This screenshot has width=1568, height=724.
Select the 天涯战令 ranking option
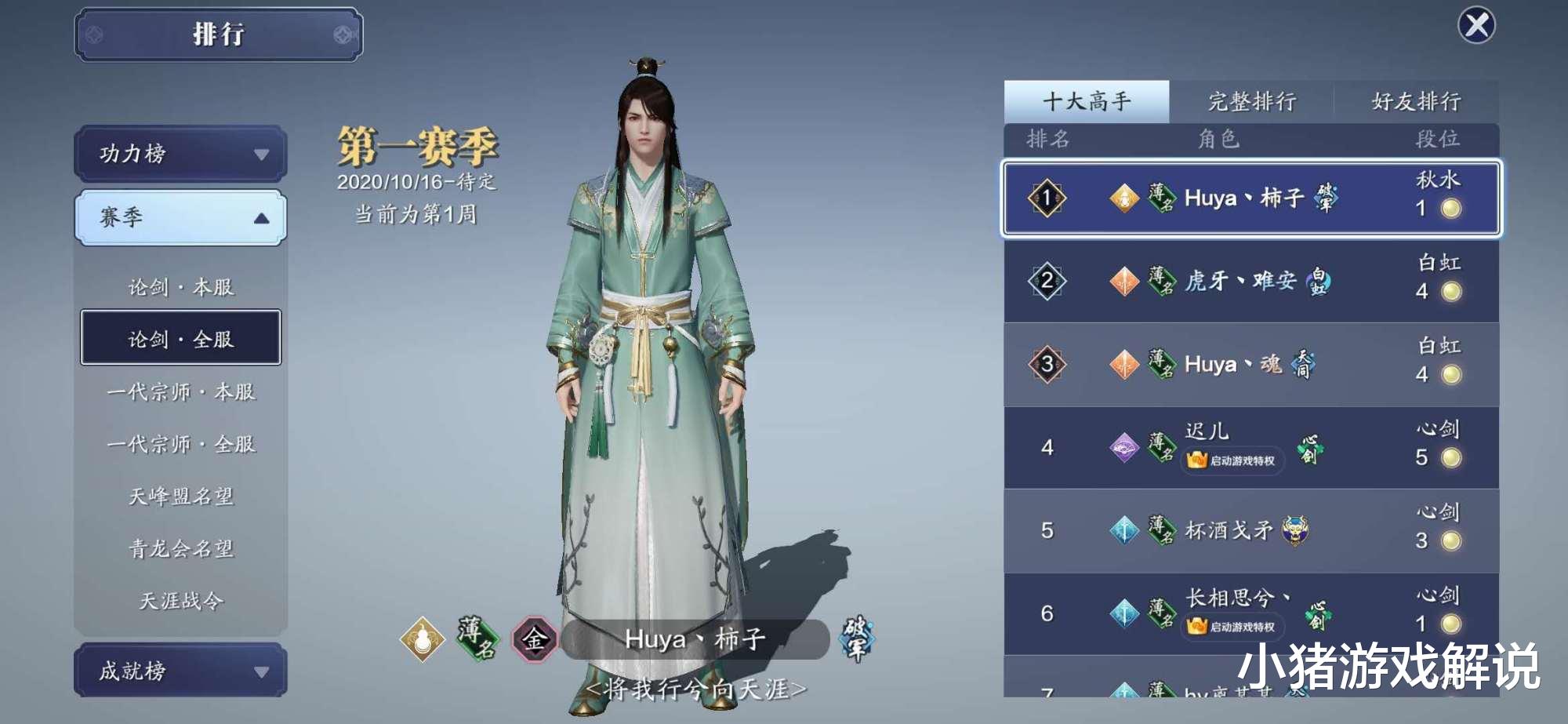180,601
